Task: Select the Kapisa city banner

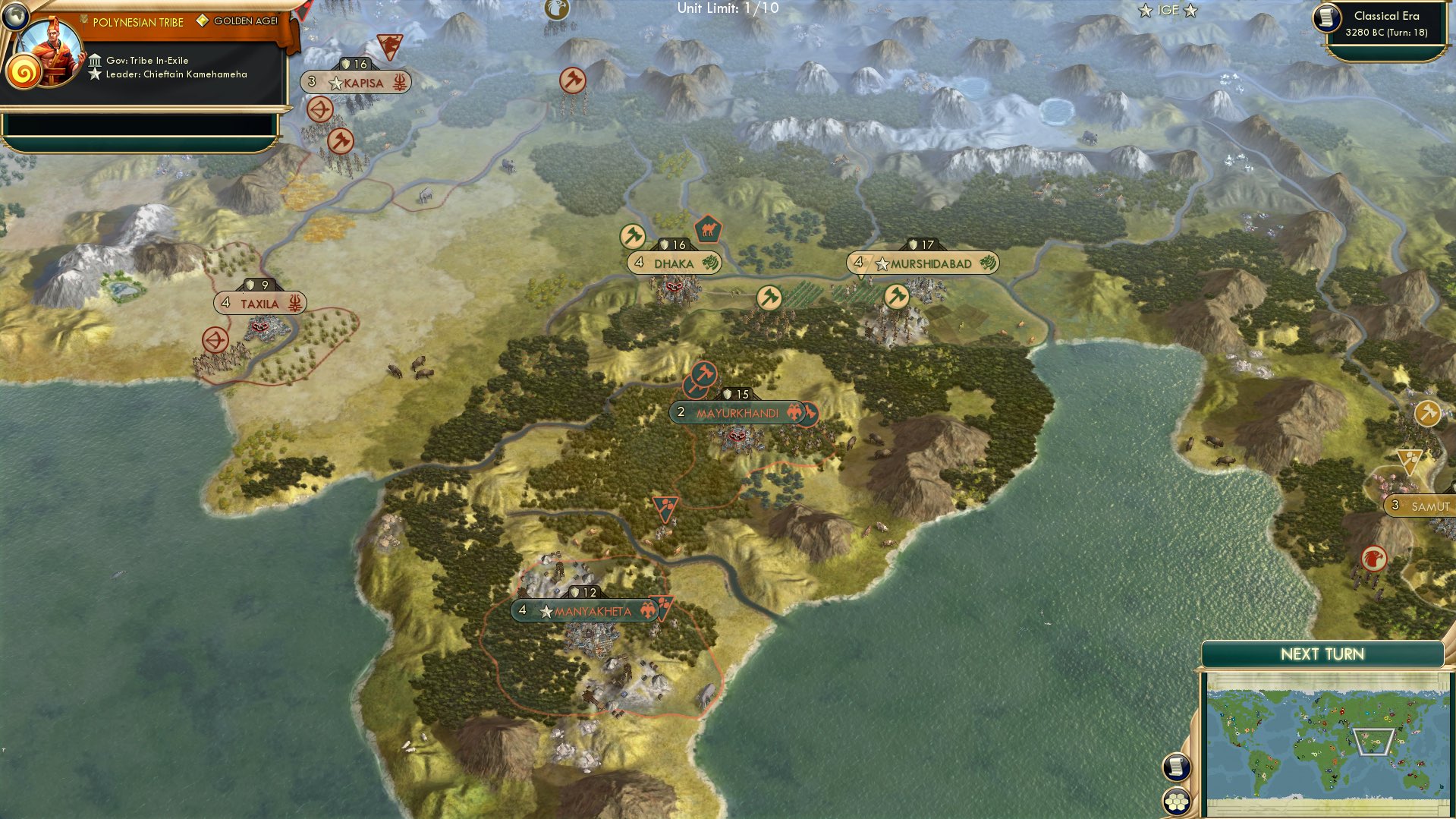Action: click(x=358, y=83)
